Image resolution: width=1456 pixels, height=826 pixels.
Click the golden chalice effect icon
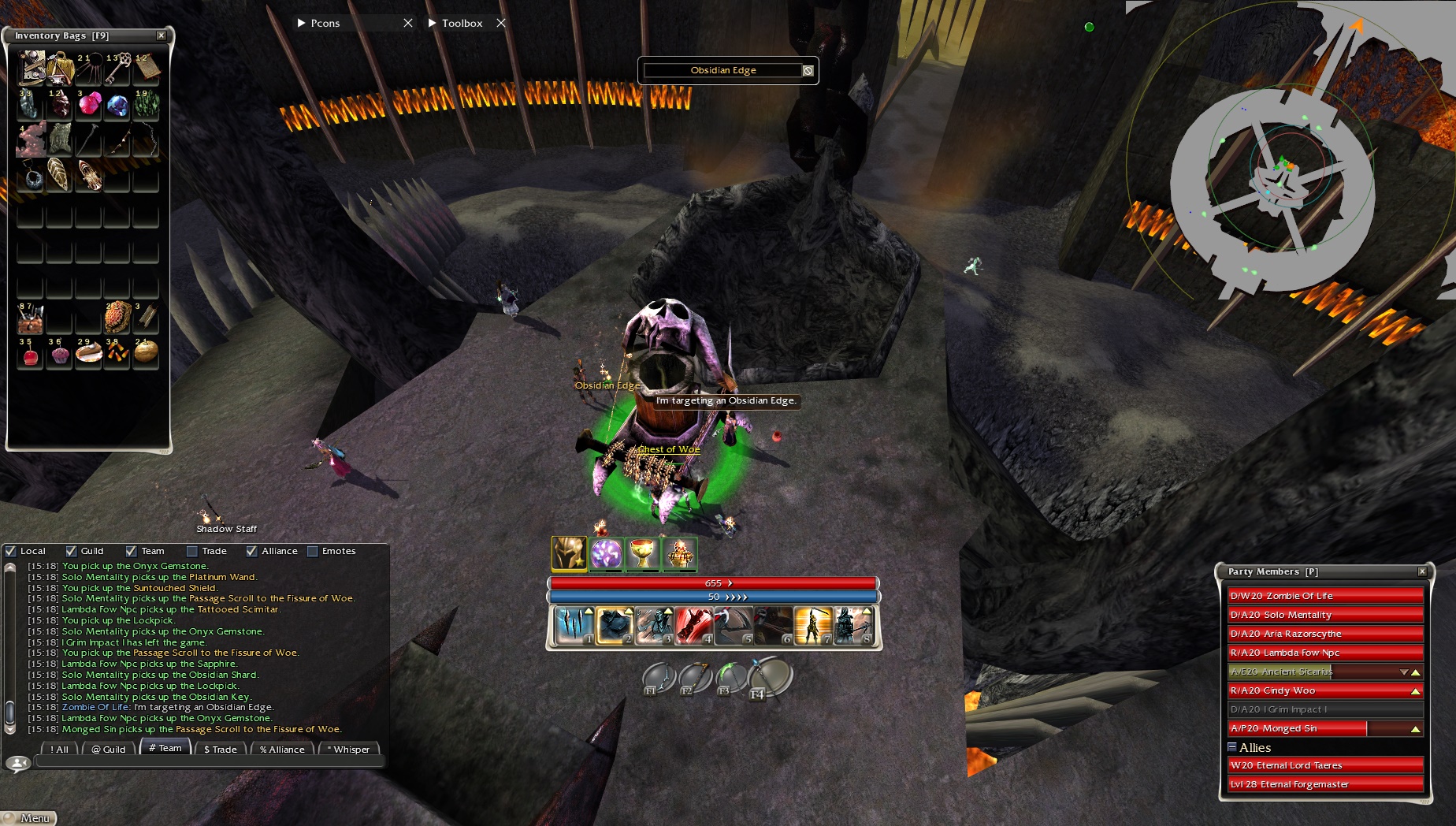643,553
